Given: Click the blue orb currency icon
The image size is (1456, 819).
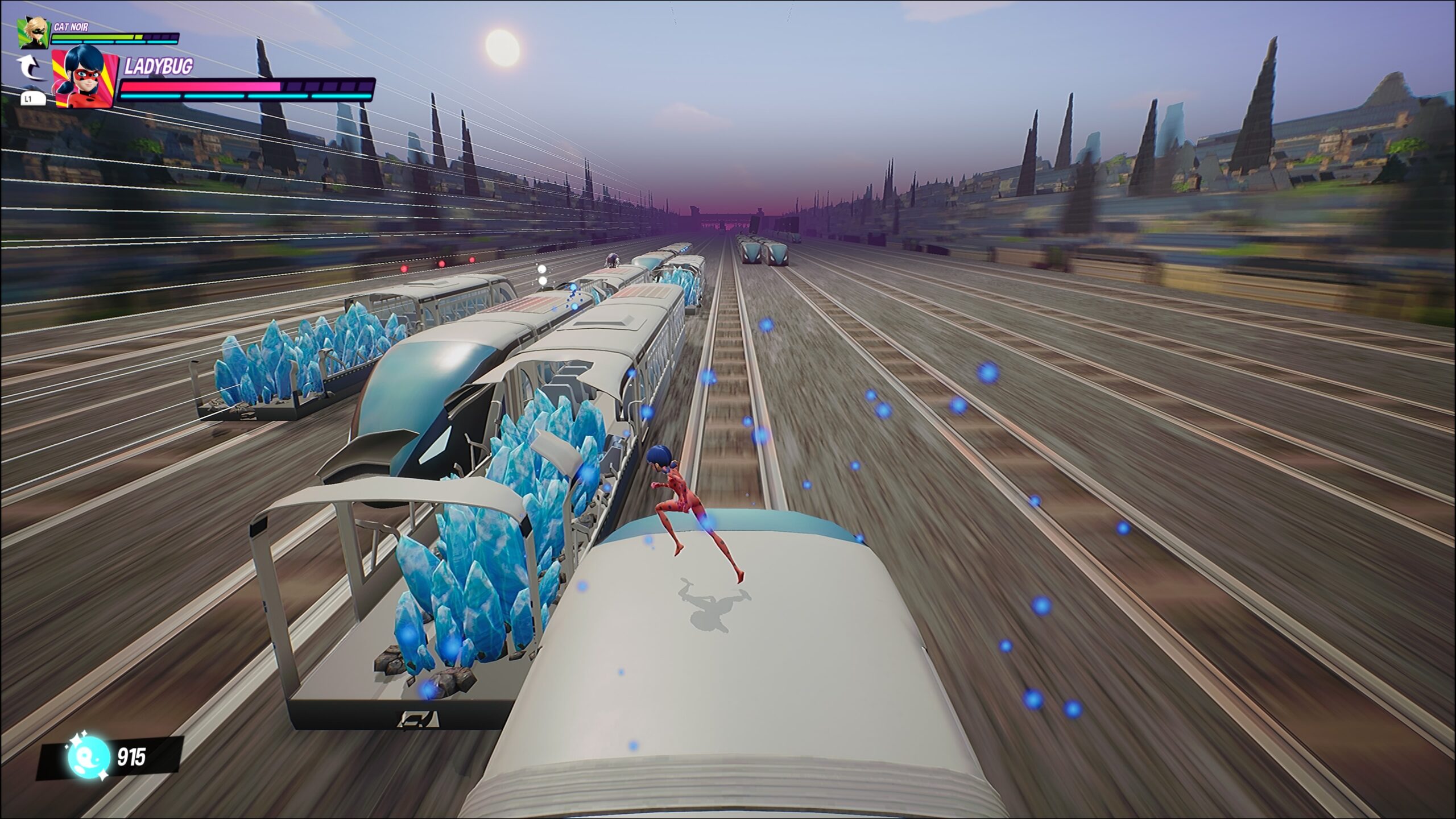Looking at the screenshot, I should [x=89, y=758].
